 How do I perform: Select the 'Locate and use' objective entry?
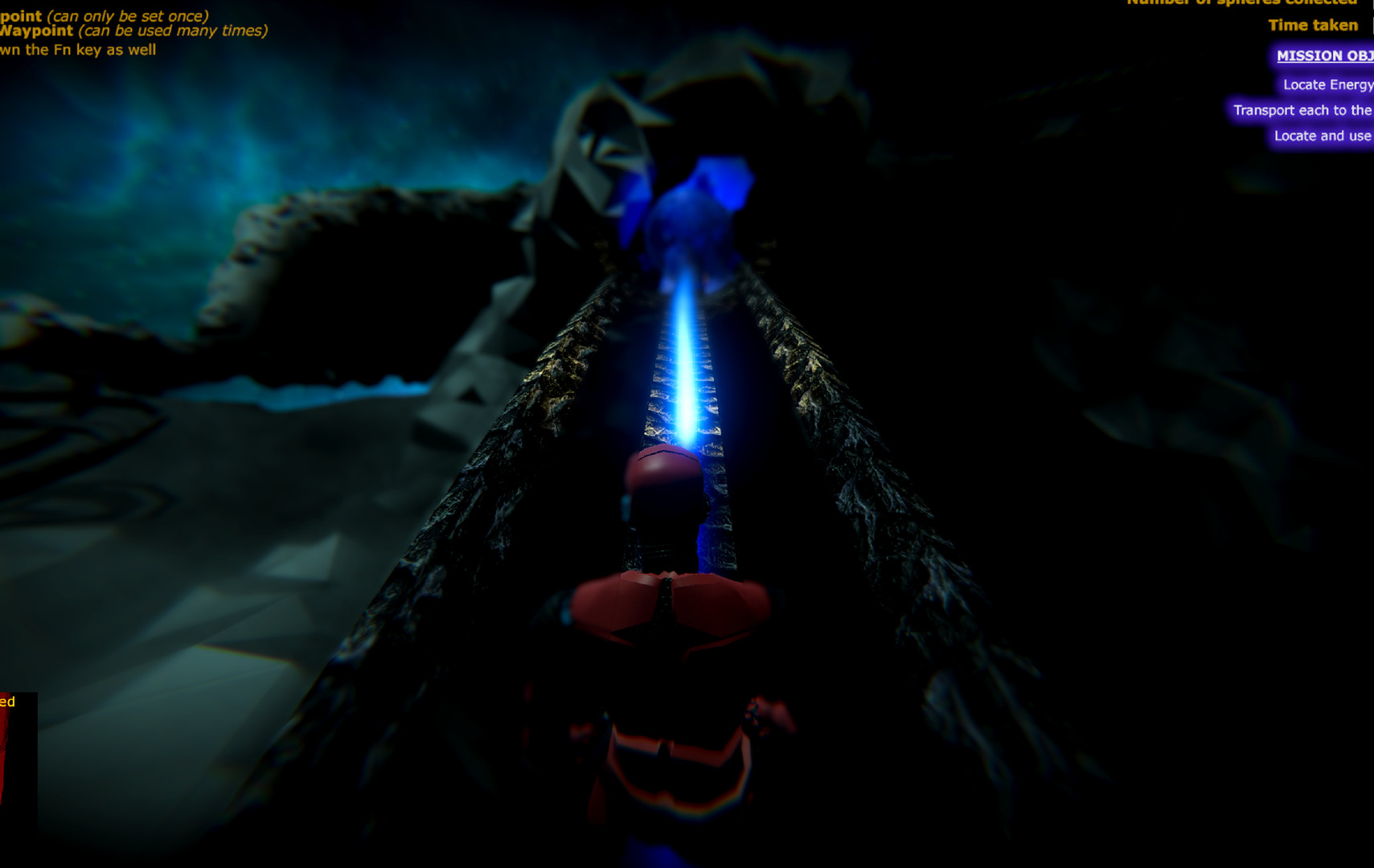point(1322,136)
